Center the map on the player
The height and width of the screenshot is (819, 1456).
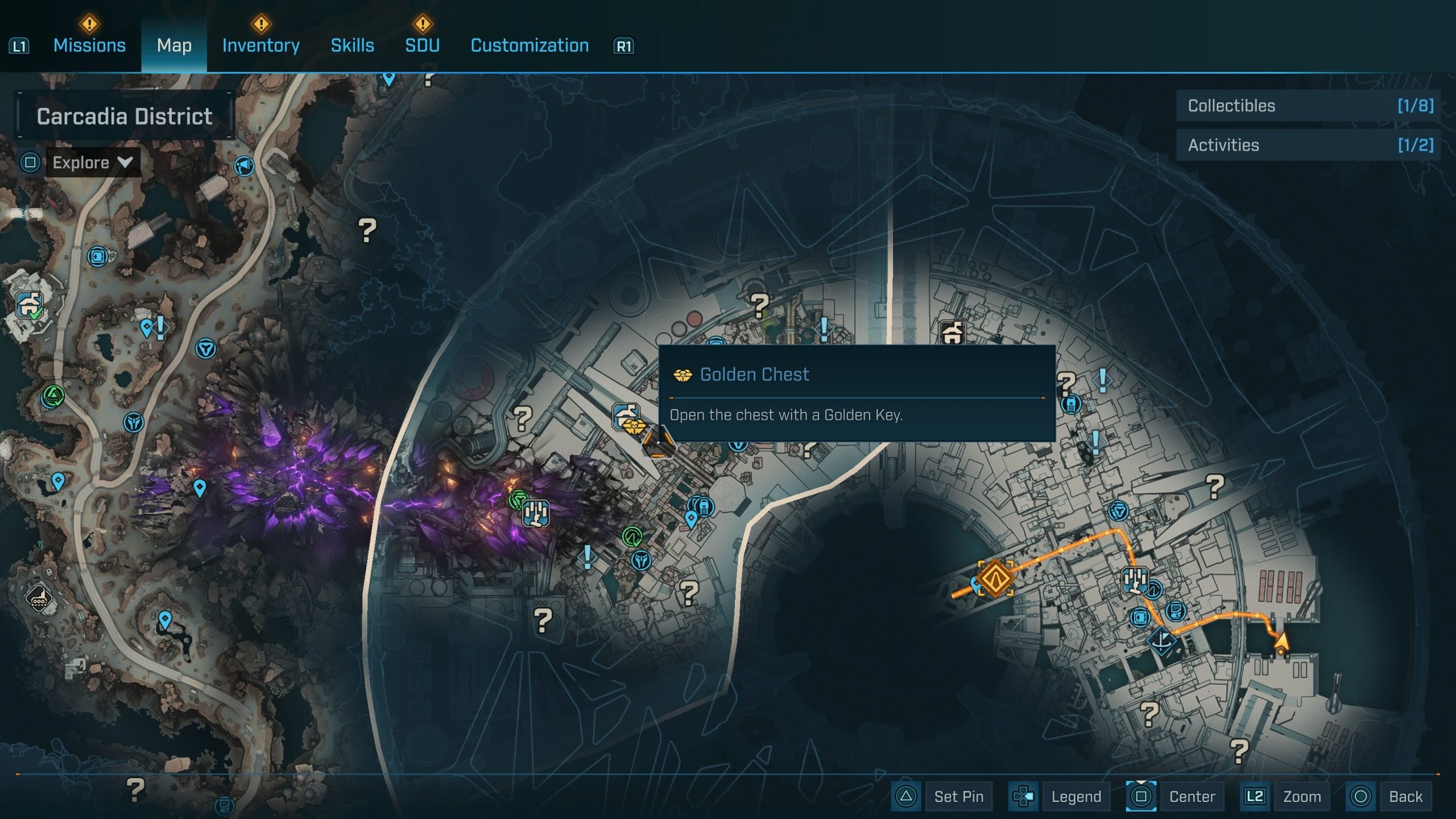1192,796
